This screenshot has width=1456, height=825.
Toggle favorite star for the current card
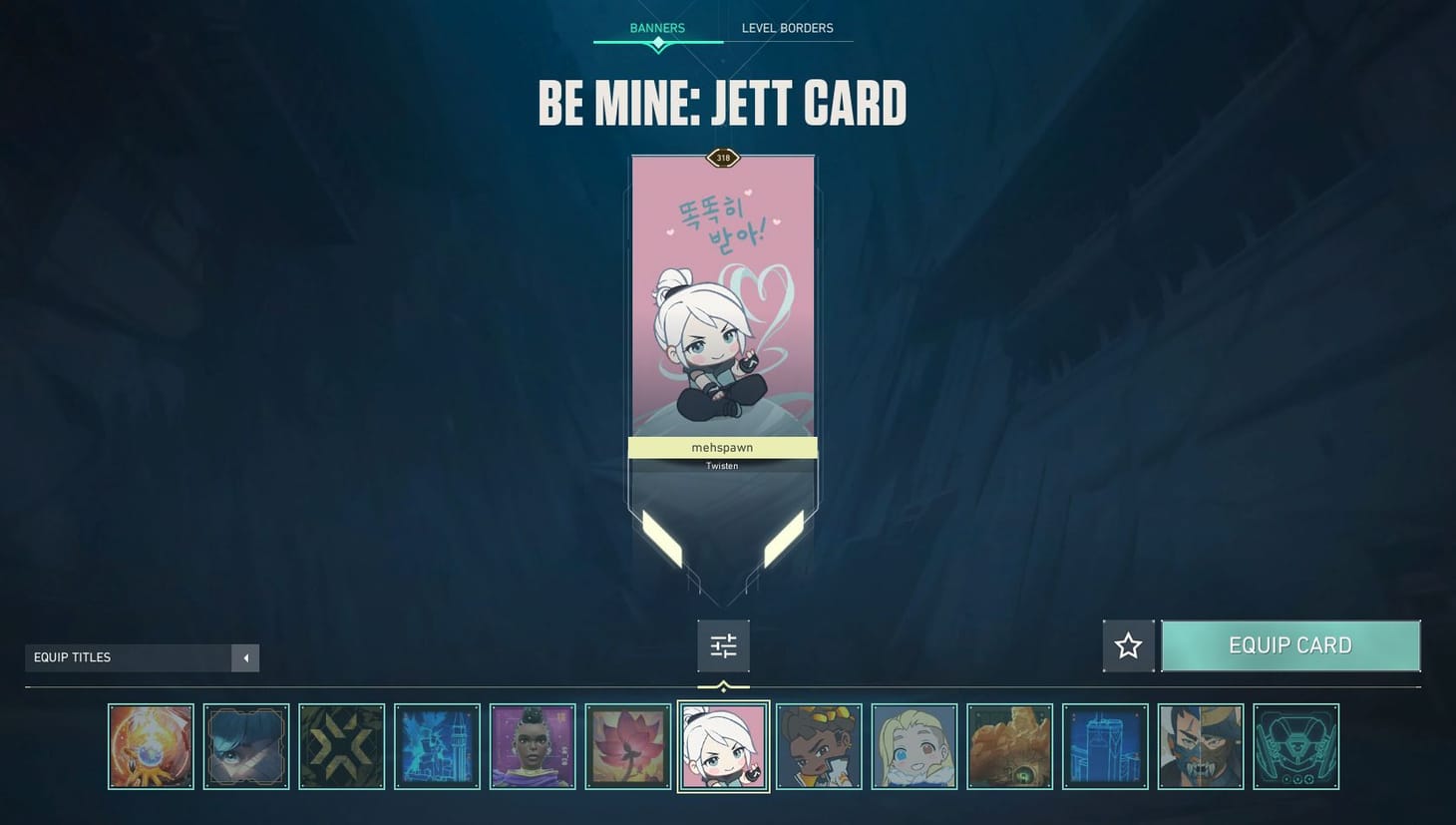1128,645
